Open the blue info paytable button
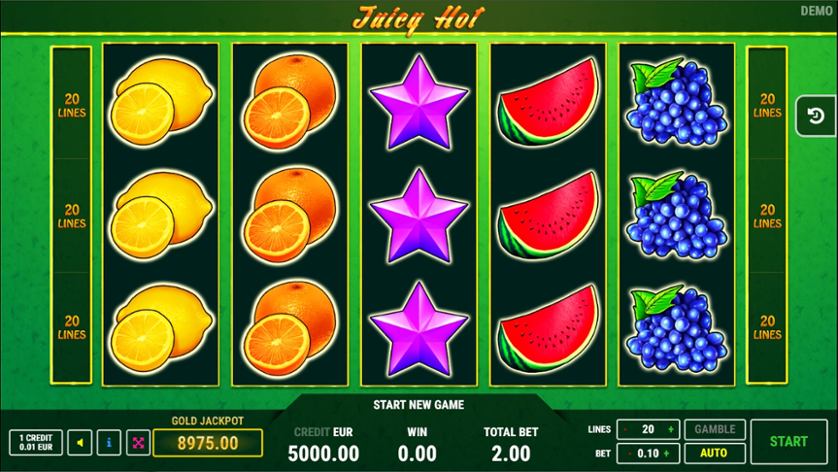The width and height of the screenshot is (838, 472). [109, 442]
